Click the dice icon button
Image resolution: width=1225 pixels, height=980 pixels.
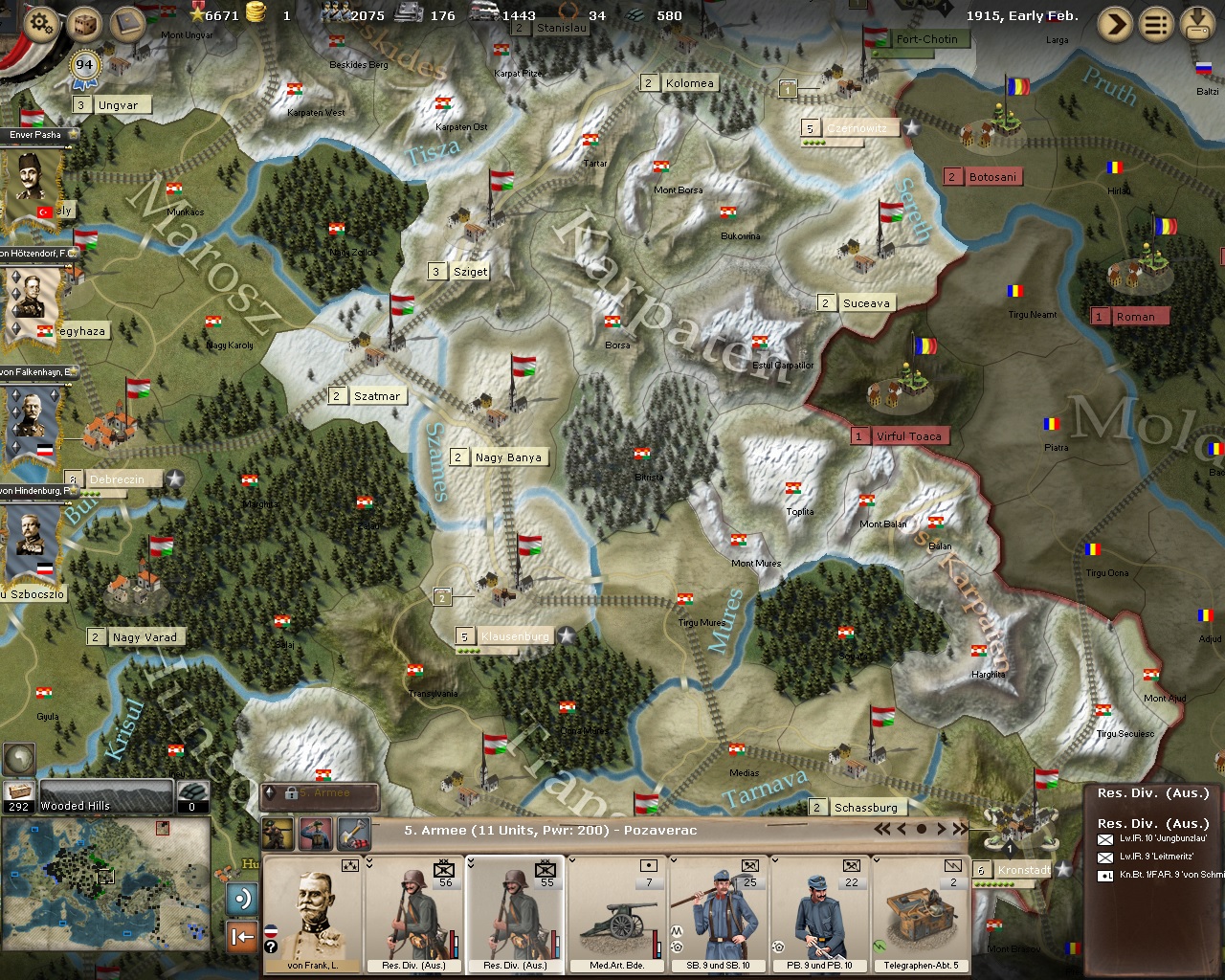[84, 24]
